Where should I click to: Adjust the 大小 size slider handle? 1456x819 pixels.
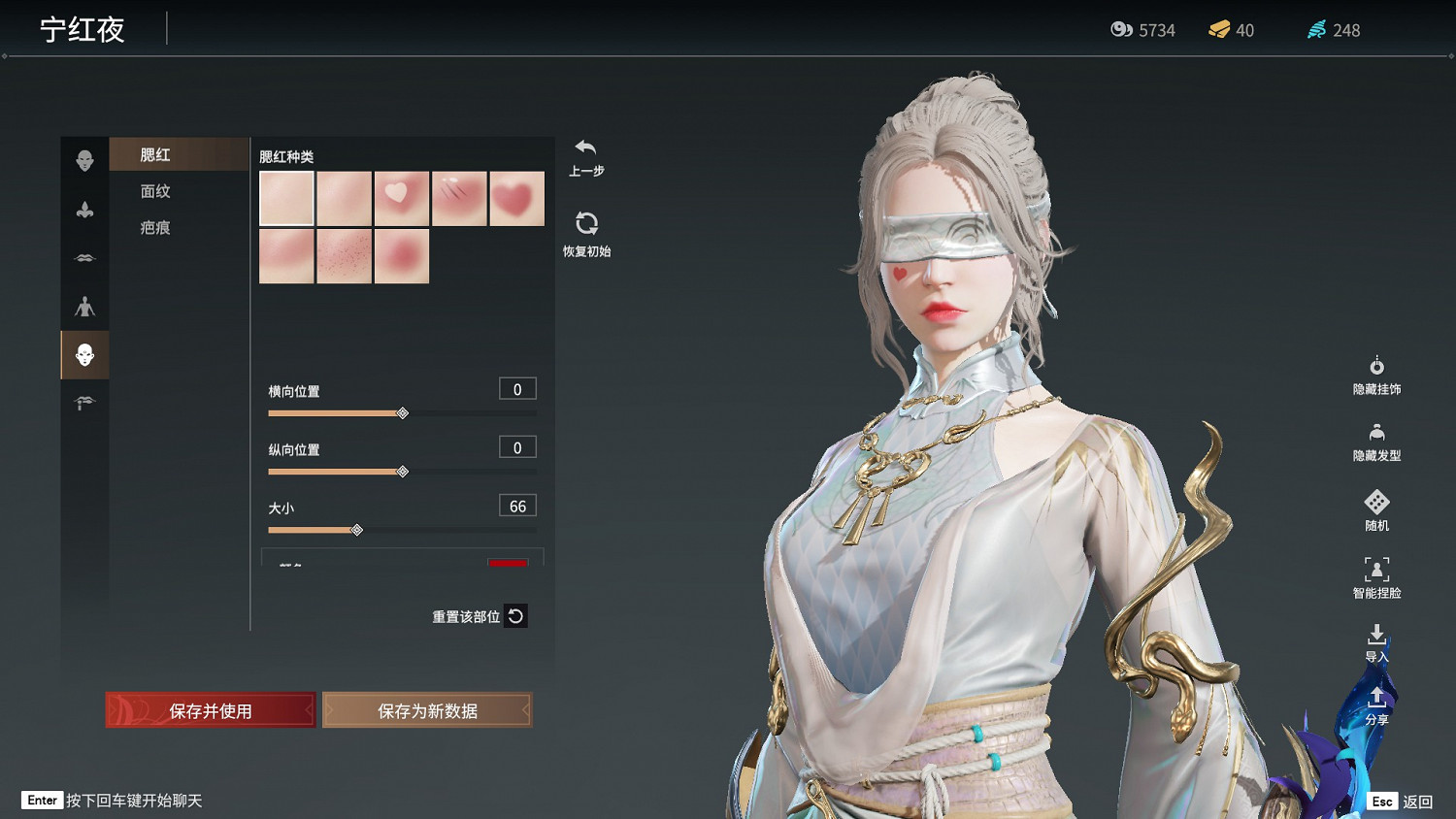pos(357,530)
